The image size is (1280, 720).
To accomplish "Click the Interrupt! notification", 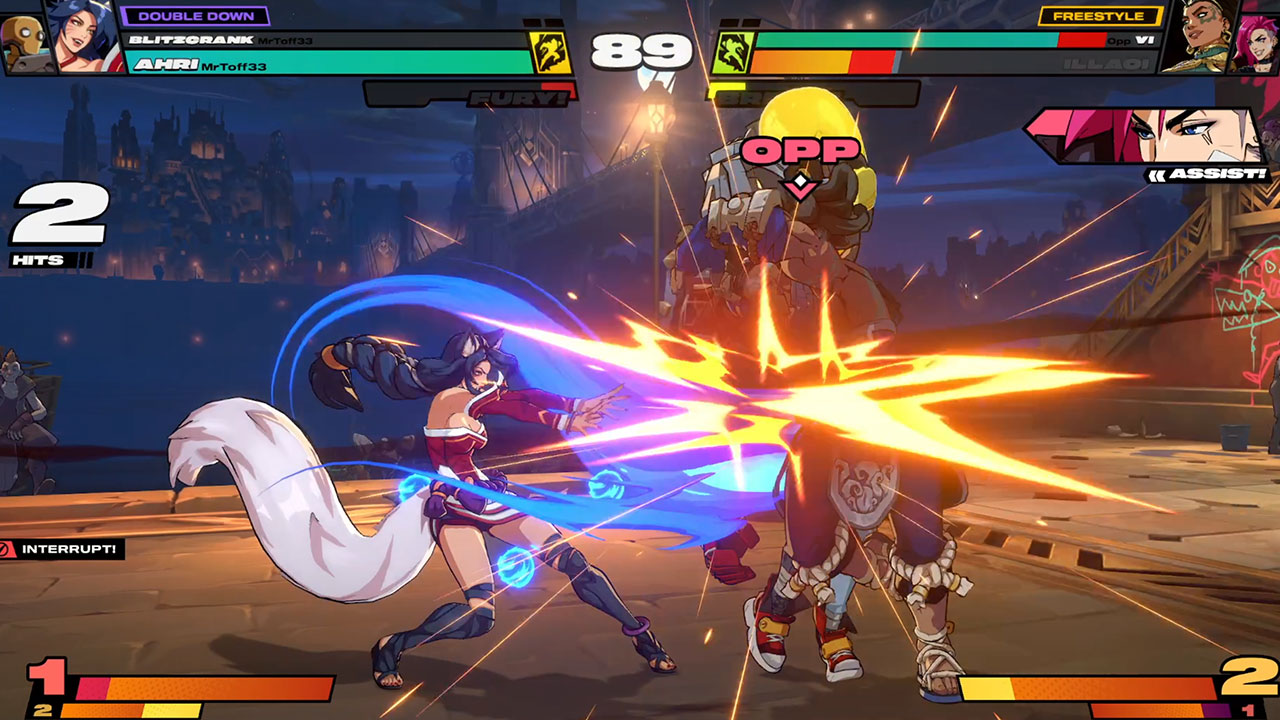I will tap(62, 549).
